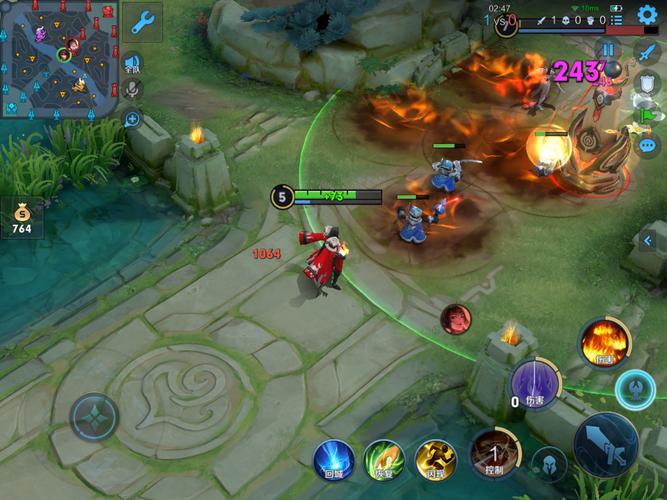Activate the 控制 control ability
Image resolution: width=667 pixels, height=500 pixels.
[x=492, y=452]
